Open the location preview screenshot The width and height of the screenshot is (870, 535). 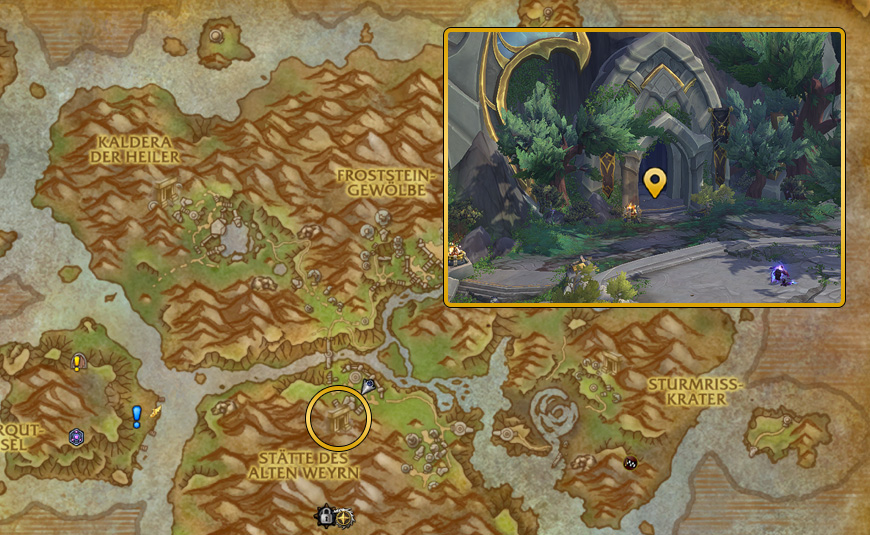point(645,167)
